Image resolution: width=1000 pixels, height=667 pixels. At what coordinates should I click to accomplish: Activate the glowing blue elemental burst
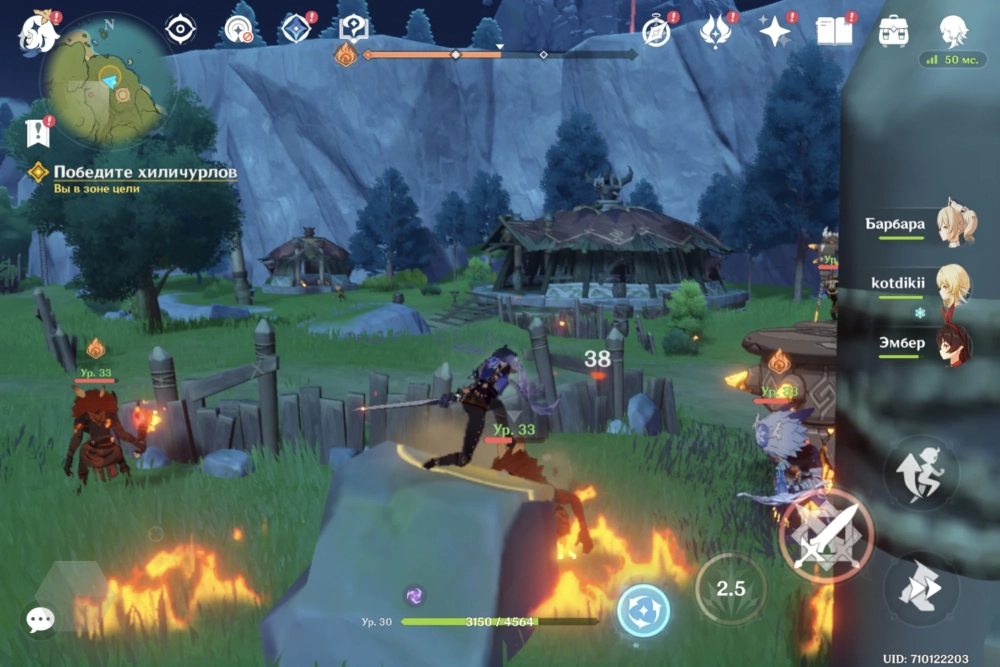(x=643, y=610)
